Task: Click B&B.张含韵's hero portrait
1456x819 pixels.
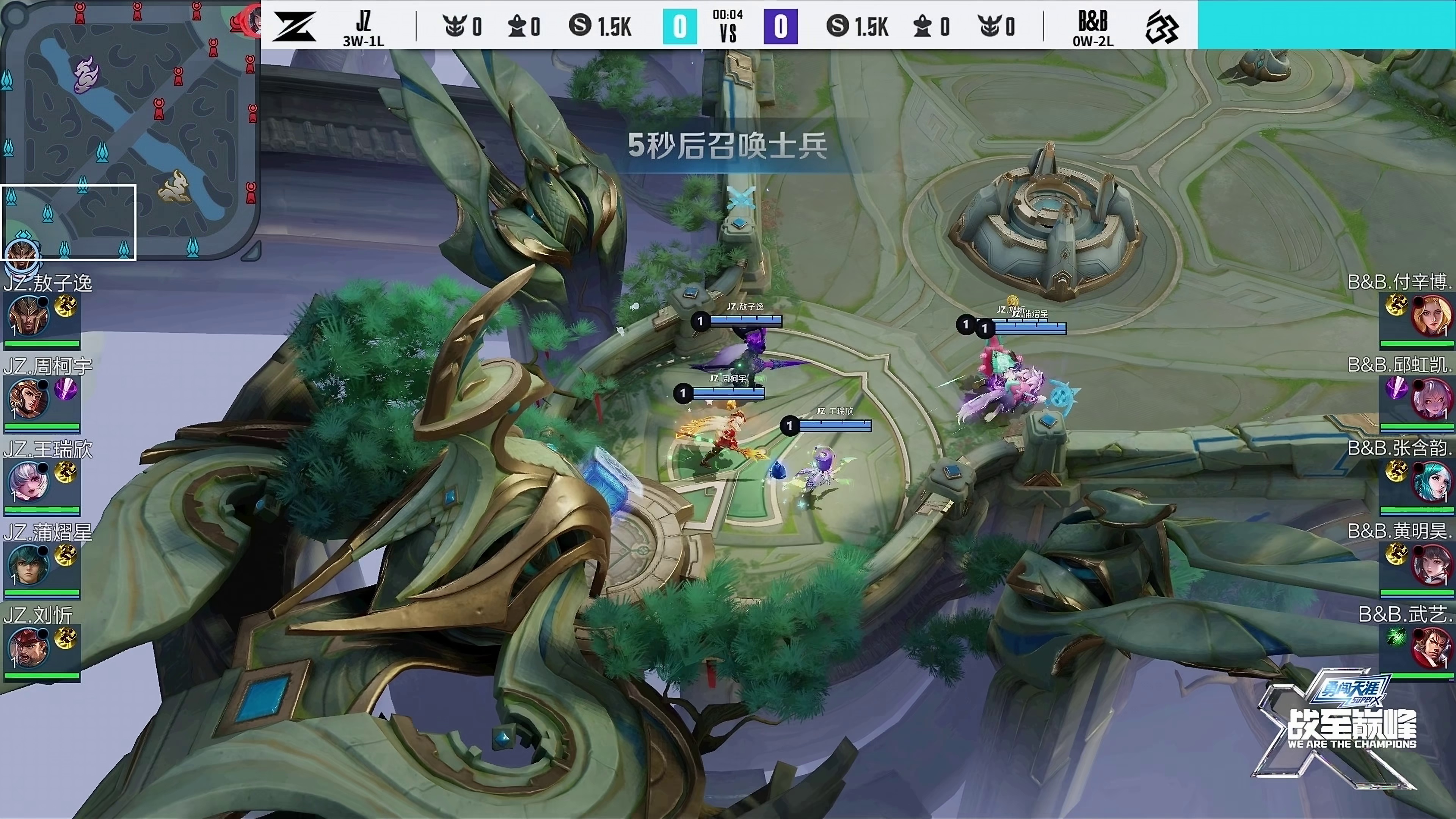Action: tap(1431, 482)
